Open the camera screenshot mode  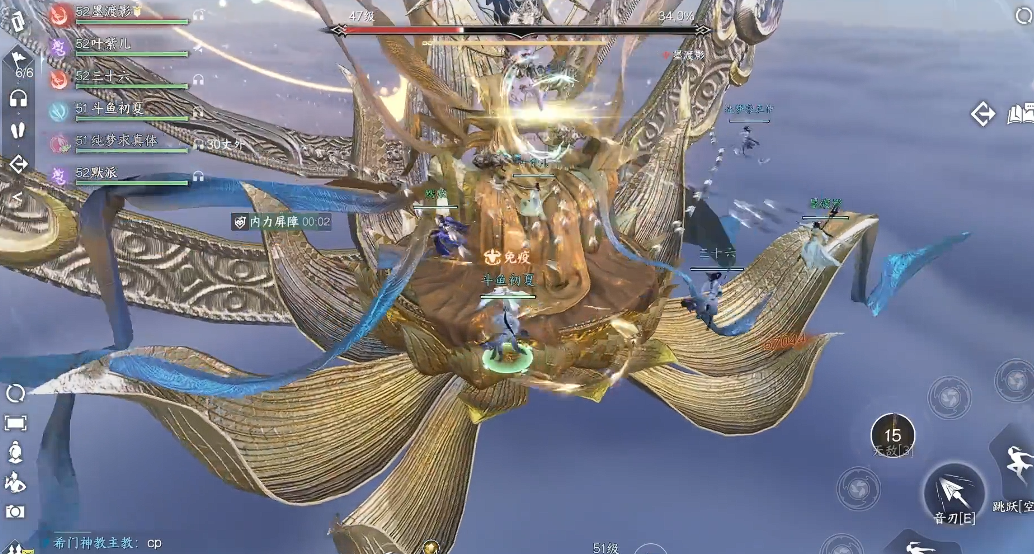pos(16,511)
